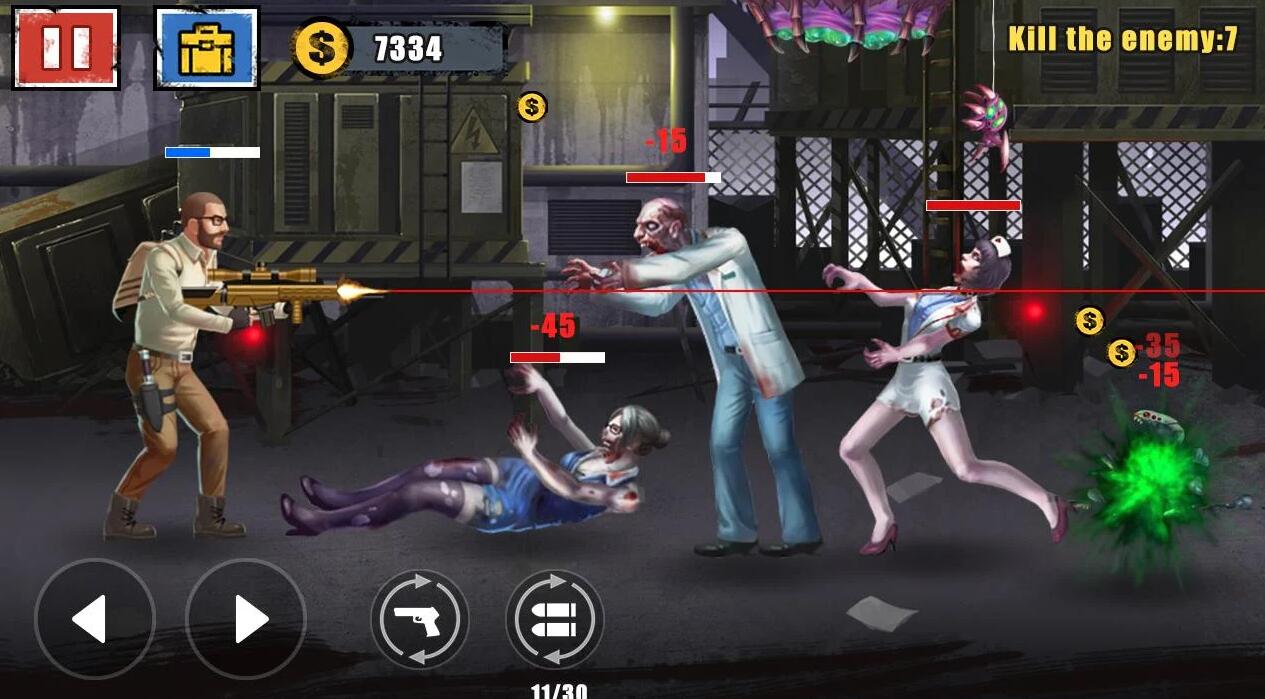Move right with the right arrow button

[246, 619]
